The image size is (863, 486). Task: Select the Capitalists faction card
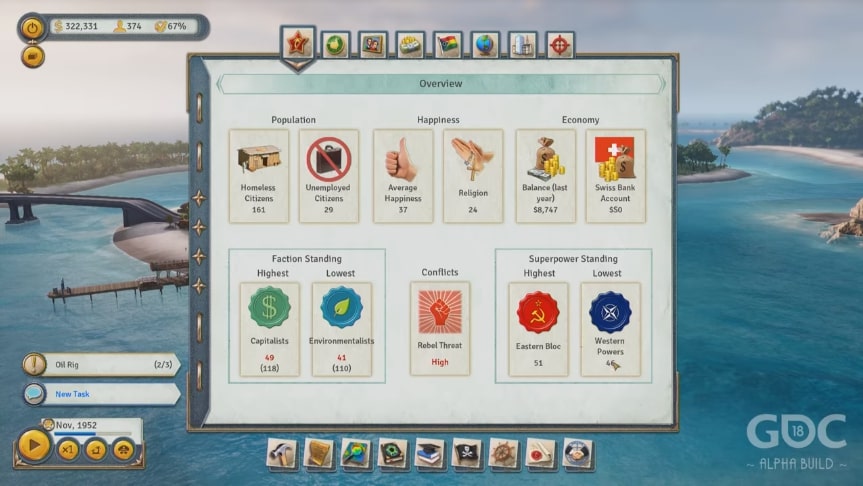click(269, 329)
